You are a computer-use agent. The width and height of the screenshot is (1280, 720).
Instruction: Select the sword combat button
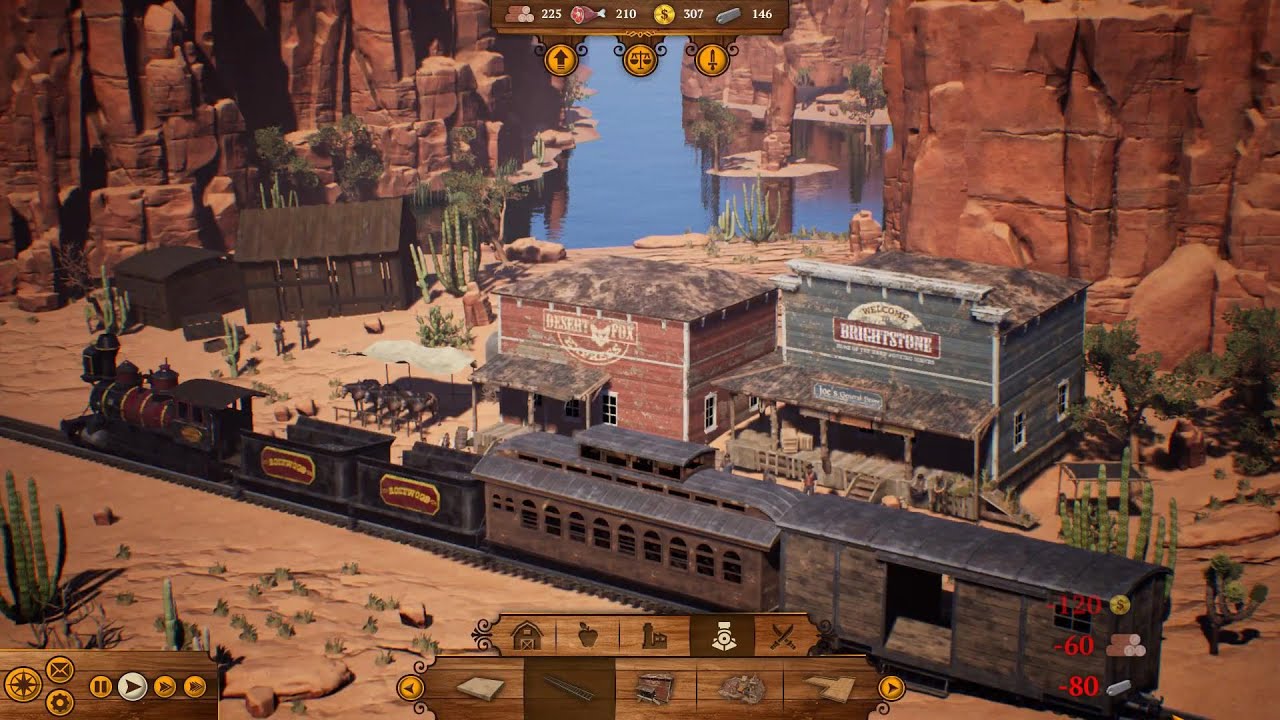(712, 60)
